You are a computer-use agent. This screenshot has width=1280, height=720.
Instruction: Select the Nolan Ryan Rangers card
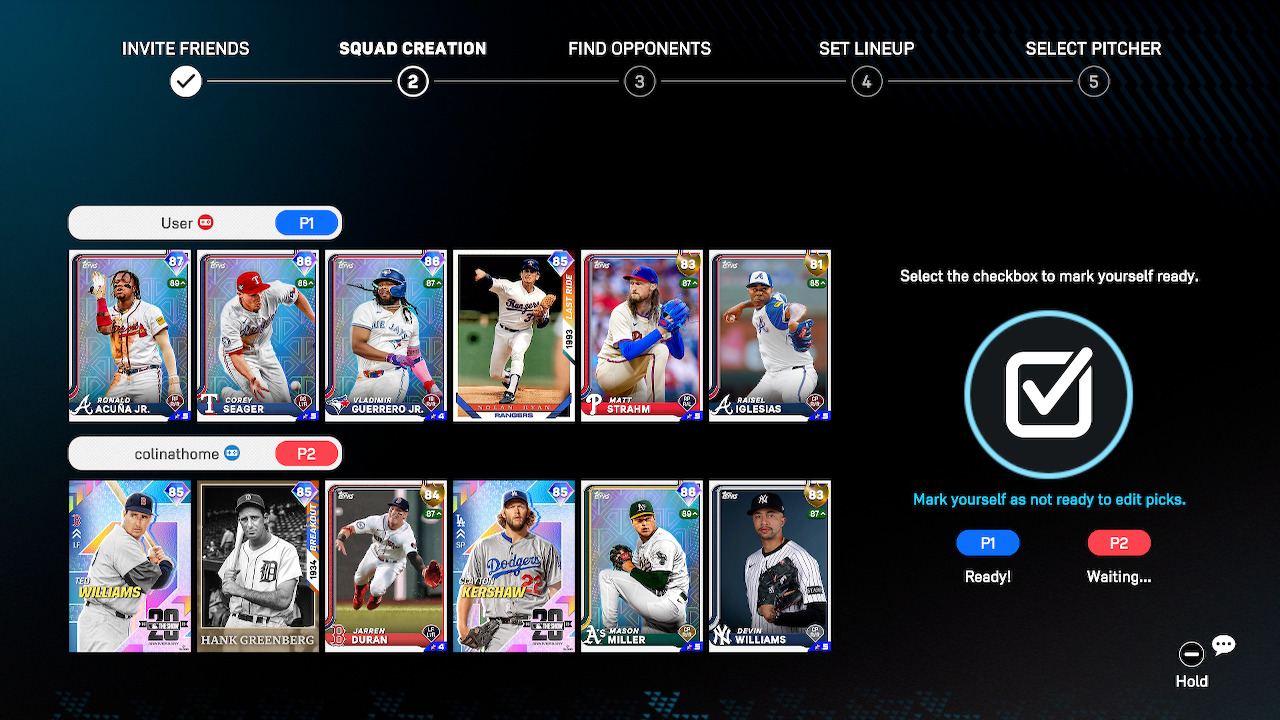[514, 336]
